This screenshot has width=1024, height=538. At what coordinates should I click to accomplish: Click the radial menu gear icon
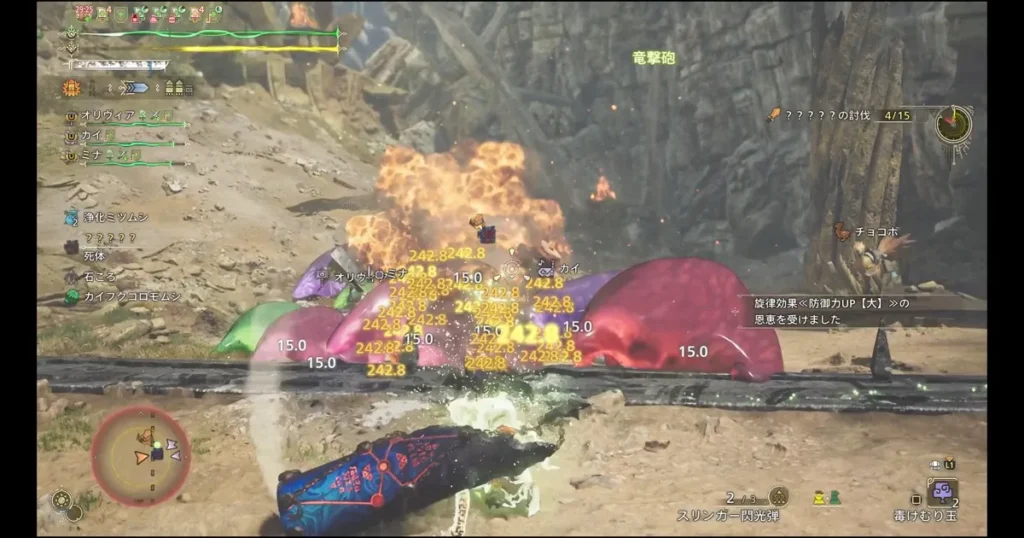[62, 499]
